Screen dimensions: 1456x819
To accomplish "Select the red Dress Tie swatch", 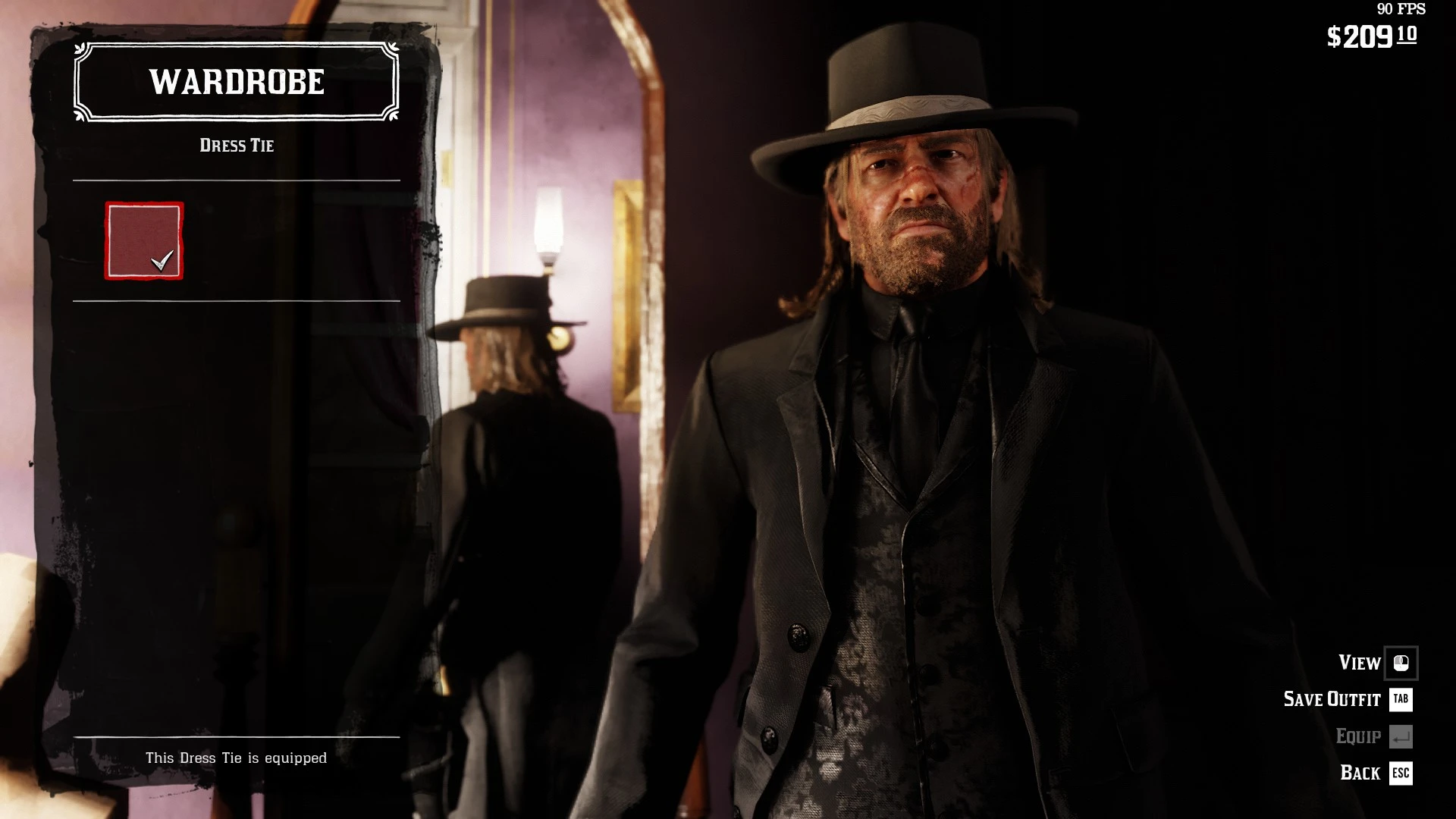I will click(144, 241).
